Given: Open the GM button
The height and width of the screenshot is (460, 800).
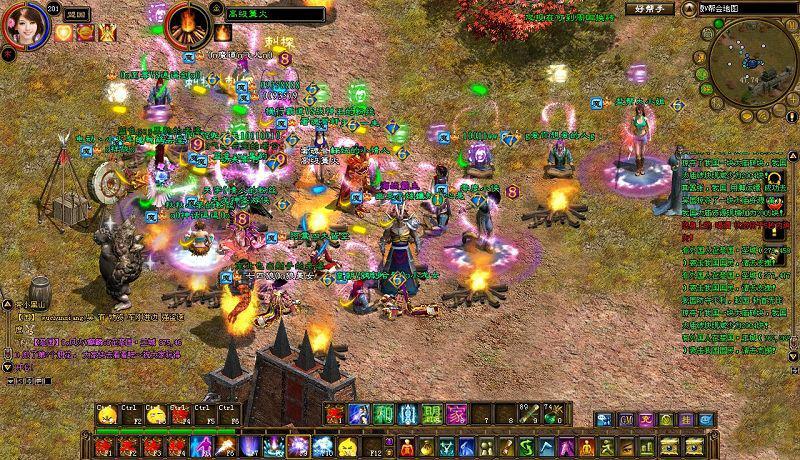Looking at the screenshot, I should point(624,419).
